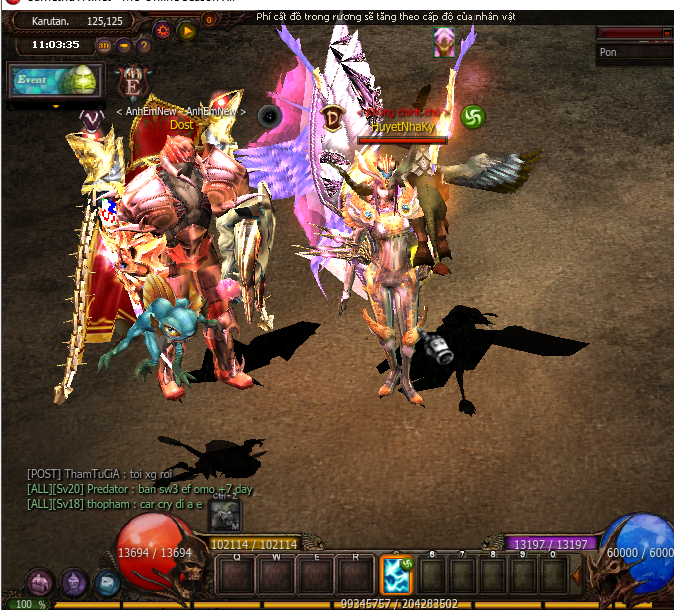Click the orange play arrow button
Image resolution: width=674 pixels, height=610 pixels.
tap(187, 30)
